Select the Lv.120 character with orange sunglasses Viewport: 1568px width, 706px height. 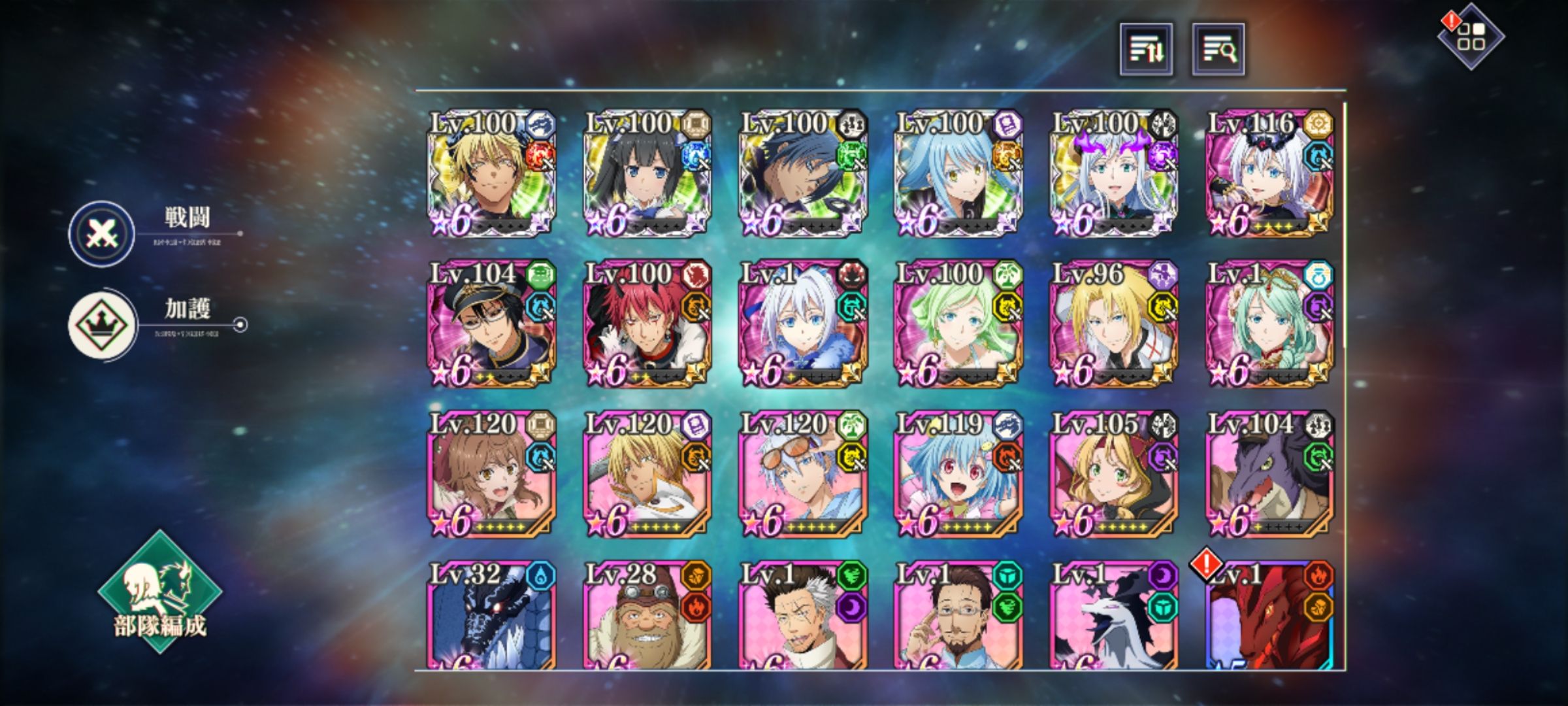tap(802, 474)
